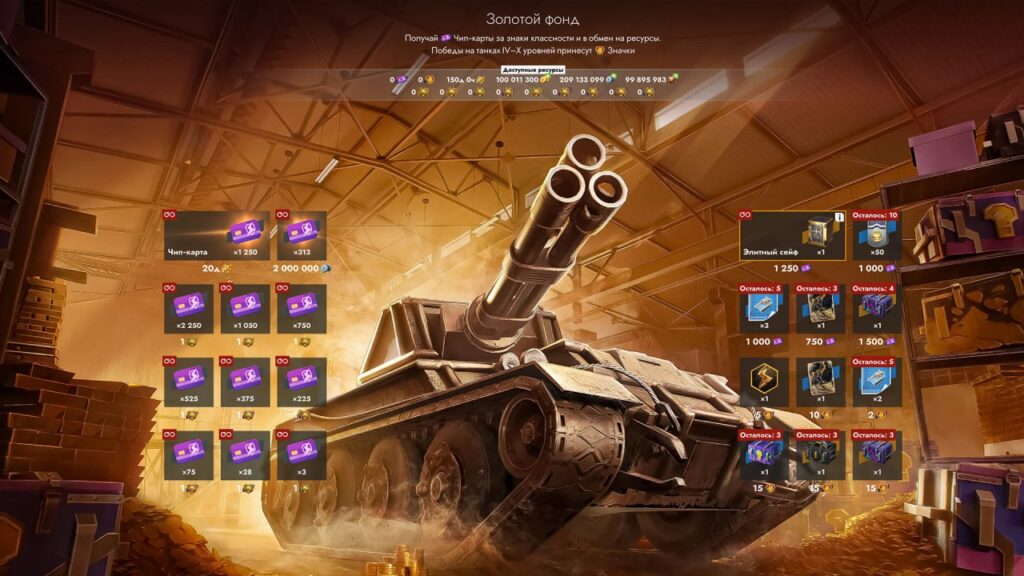Viewport: 1024px width, 576px height.
Task: Choose the ×750 chip card tile
Action: pyautogui.click(x=301, y=309)
